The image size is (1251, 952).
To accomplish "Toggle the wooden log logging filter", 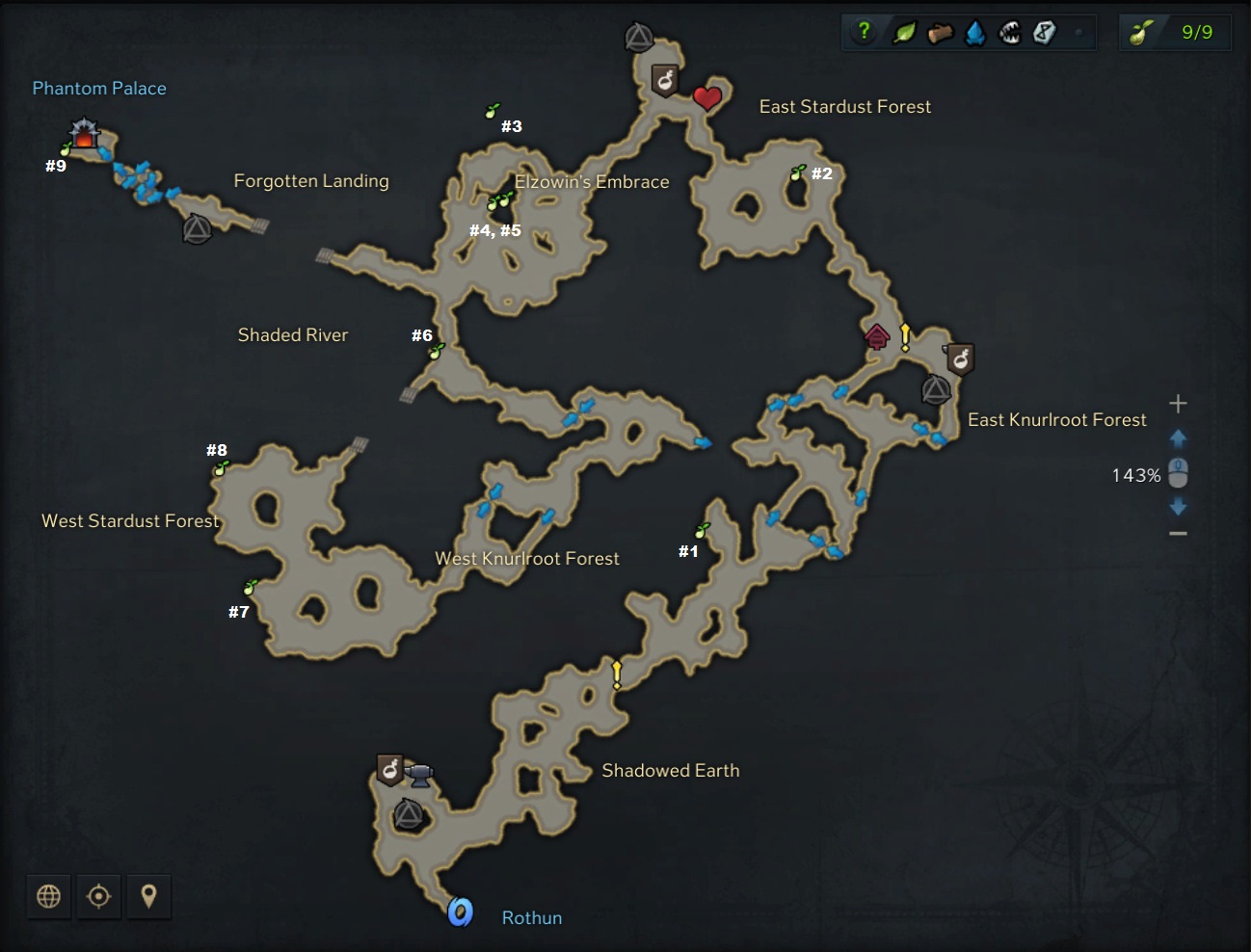I will point(940,34).
